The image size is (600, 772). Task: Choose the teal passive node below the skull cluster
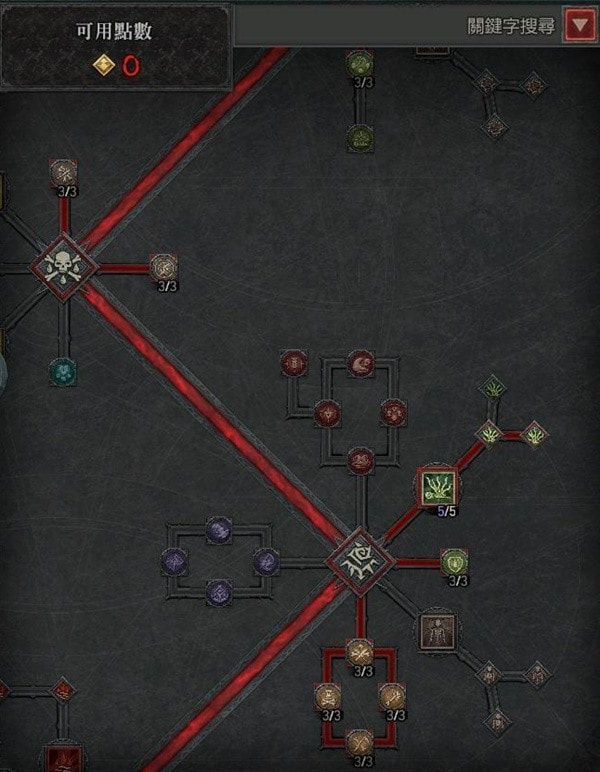pos(63,370)
